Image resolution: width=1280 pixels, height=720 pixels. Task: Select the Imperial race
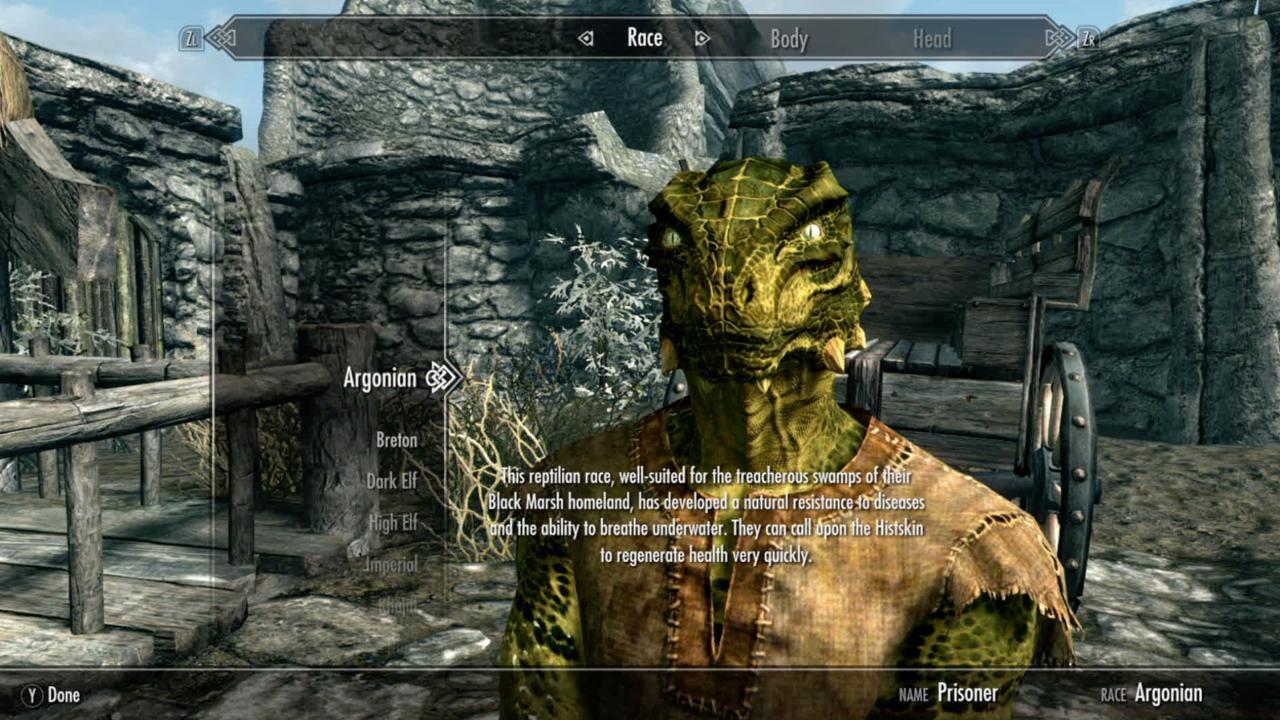coord(391,563)
